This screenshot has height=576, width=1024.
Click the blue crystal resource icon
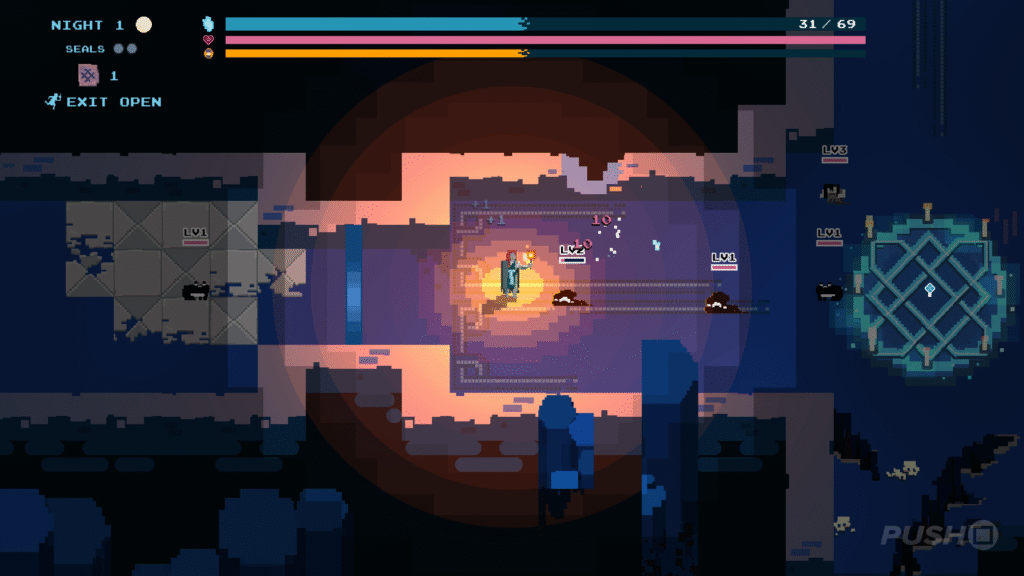(x=209, y=23)
